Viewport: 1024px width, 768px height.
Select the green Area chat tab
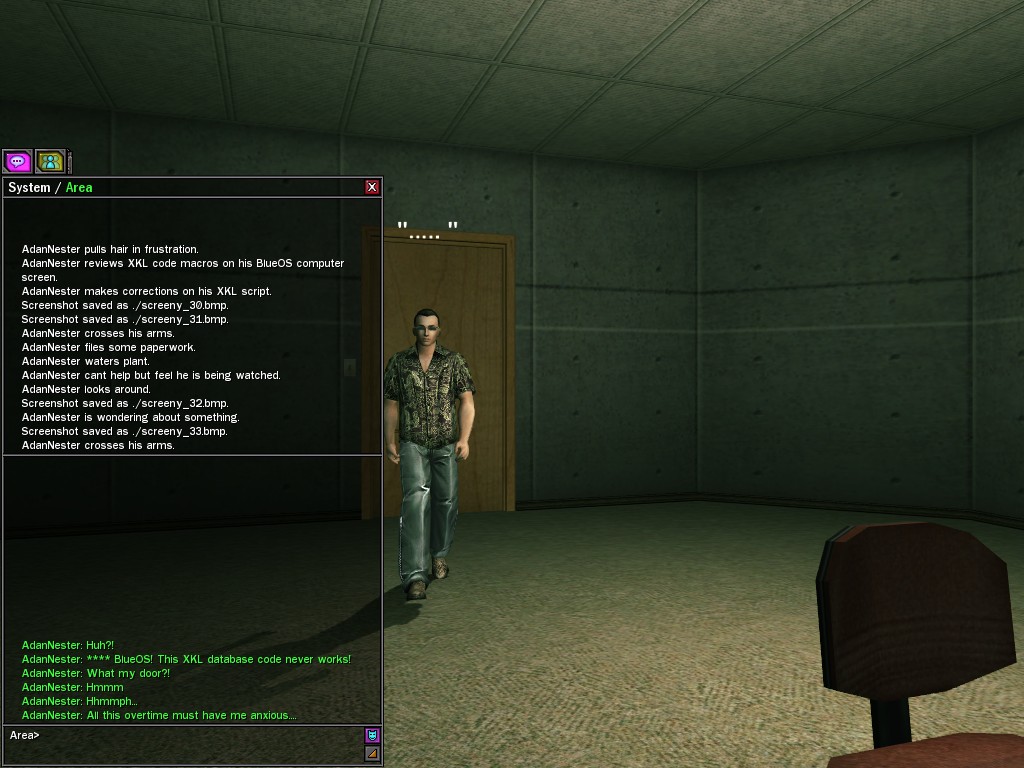[x=79, y=188]
